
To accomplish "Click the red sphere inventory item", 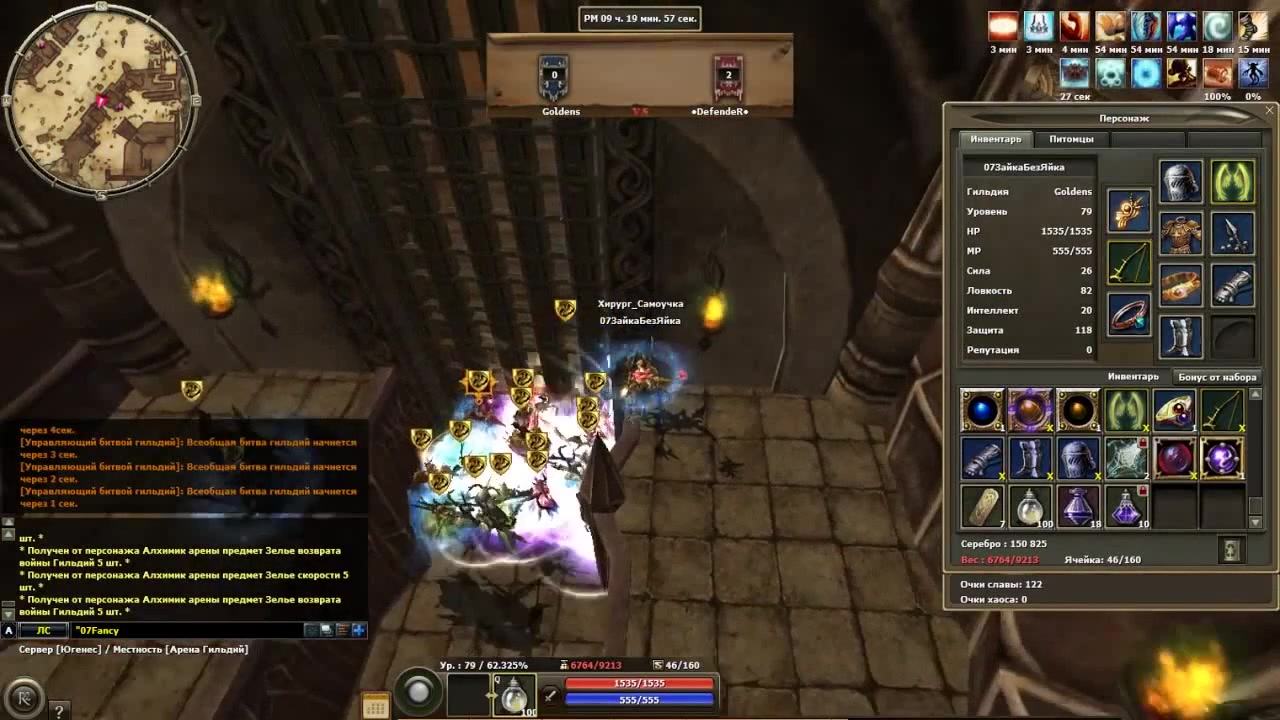I will (1174, 459).
